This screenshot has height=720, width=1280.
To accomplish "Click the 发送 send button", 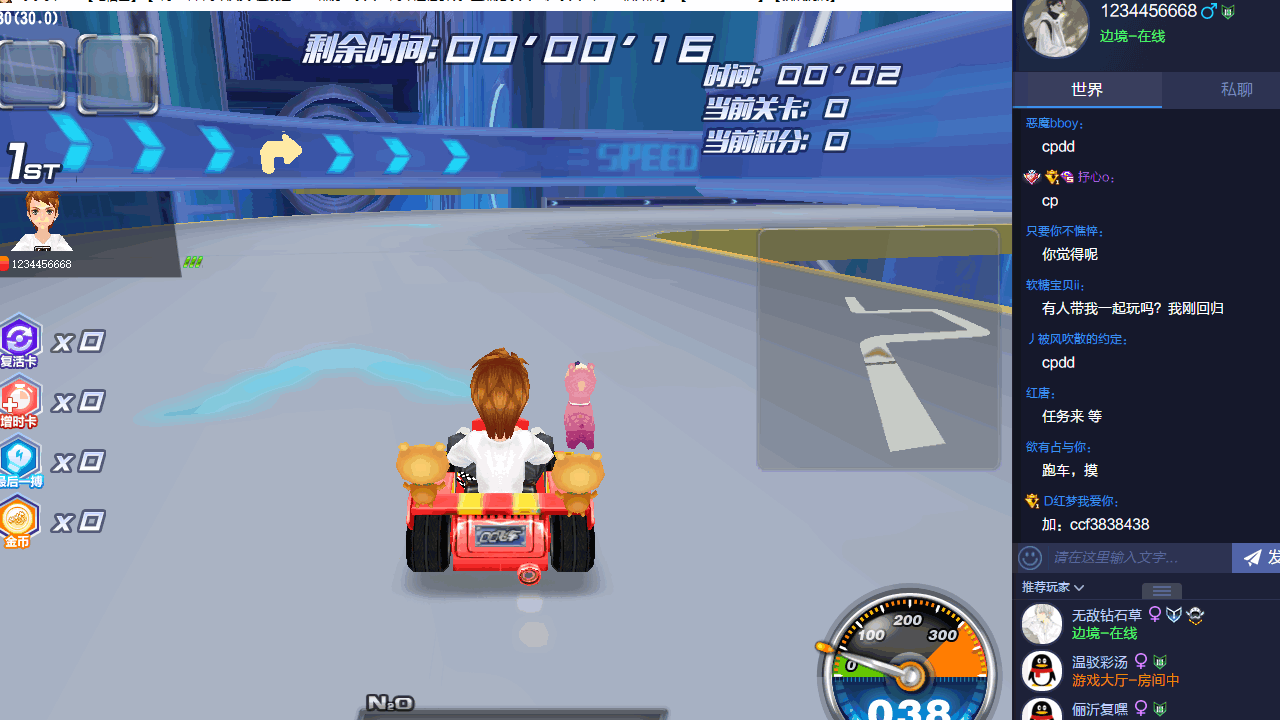I will point(1268,557).
